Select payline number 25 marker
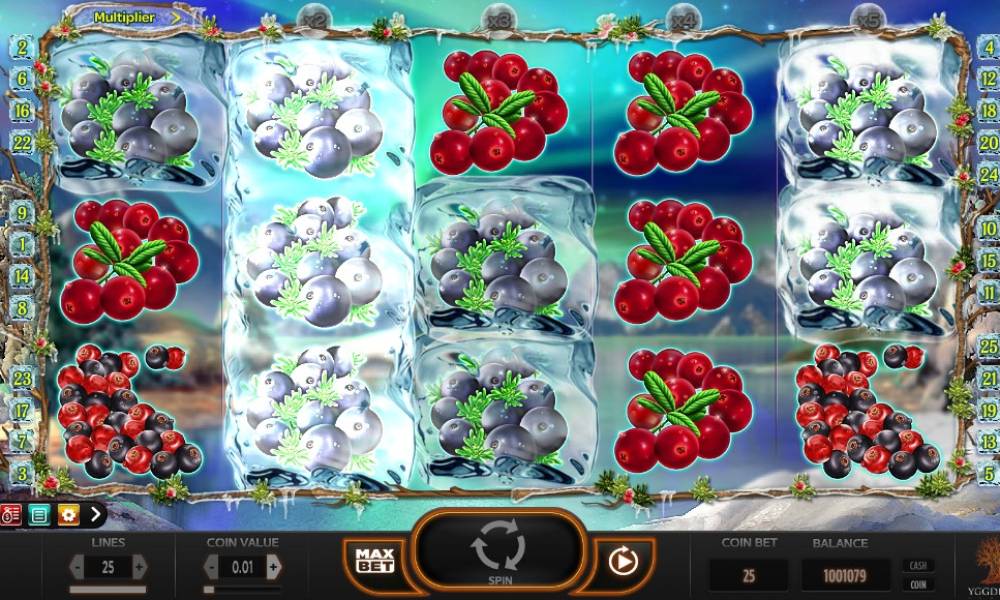This screenshot has height=600, width=1000. click(989, 347)
